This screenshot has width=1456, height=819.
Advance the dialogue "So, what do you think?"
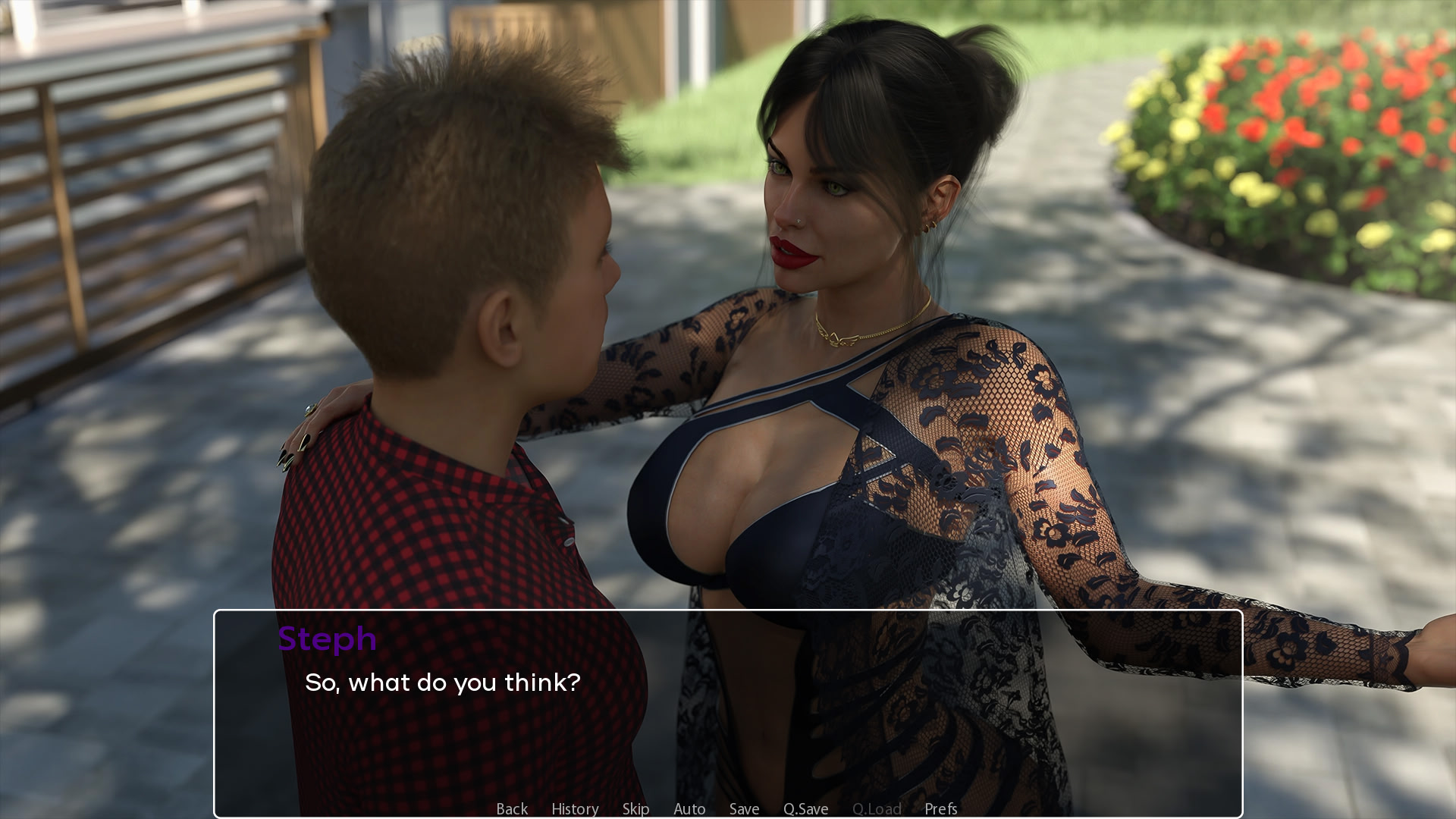point(728,713)
